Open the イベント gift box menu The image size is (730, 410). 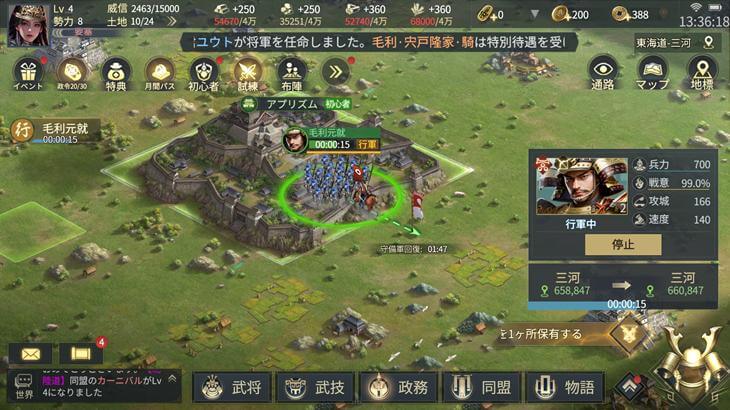click(x=26, y=72)
